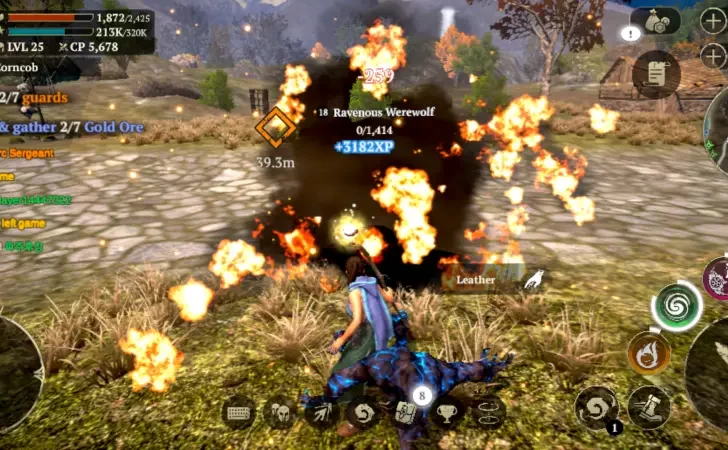Activate the winged boot dash
The width and height of the screenshot is (728, 450).
(x=649, y=407)
